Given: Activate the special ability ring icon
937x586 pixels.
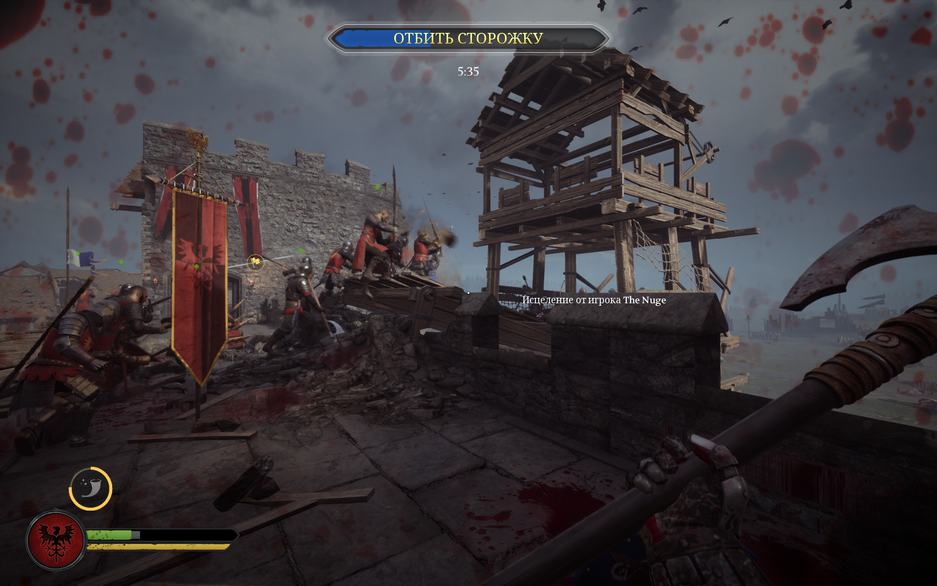Looking at the screenshot, I should [x=90, y=488].
